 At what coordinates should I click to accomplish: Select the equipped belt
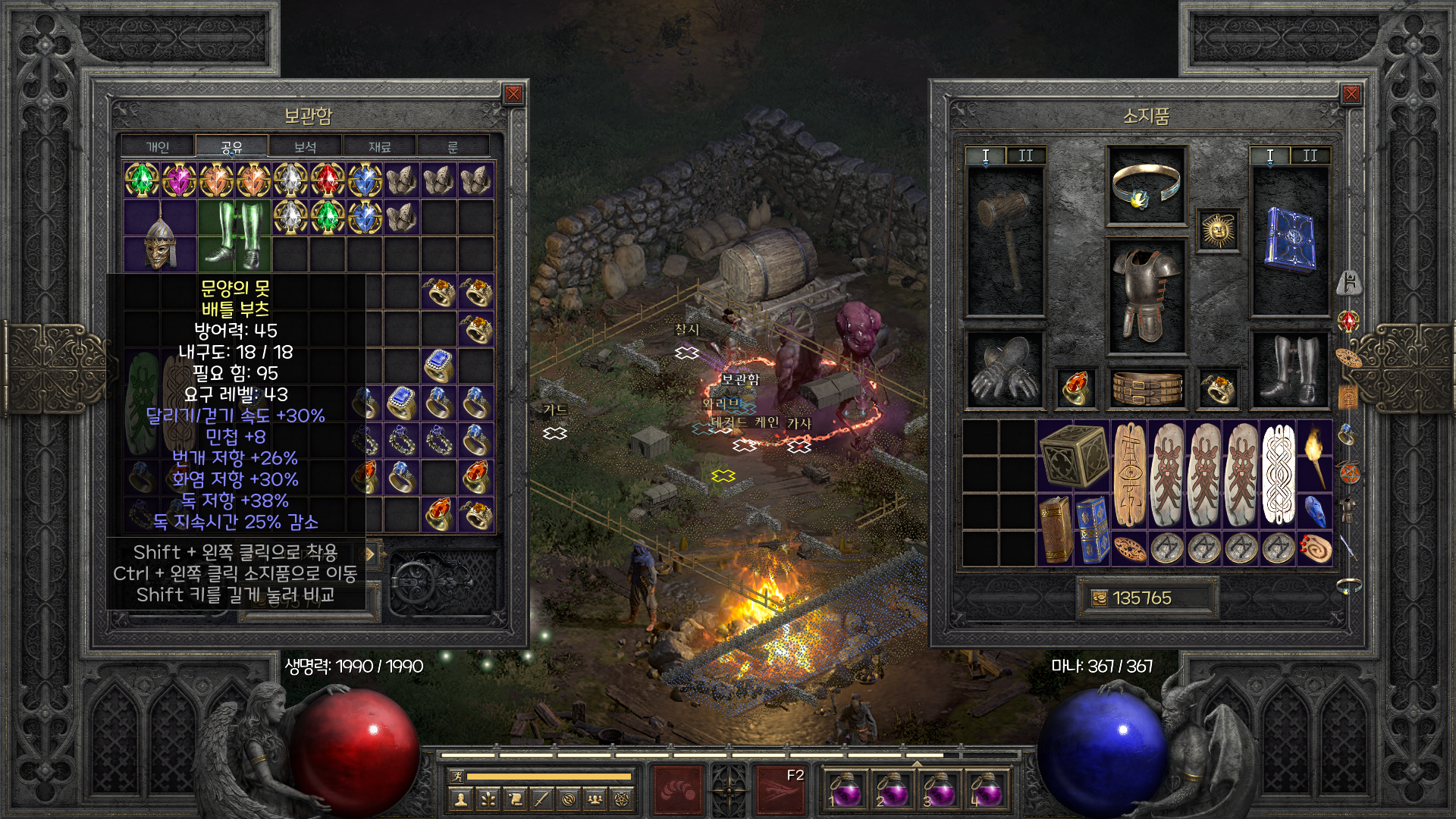pyautogui.click(x=1146, y=388)
